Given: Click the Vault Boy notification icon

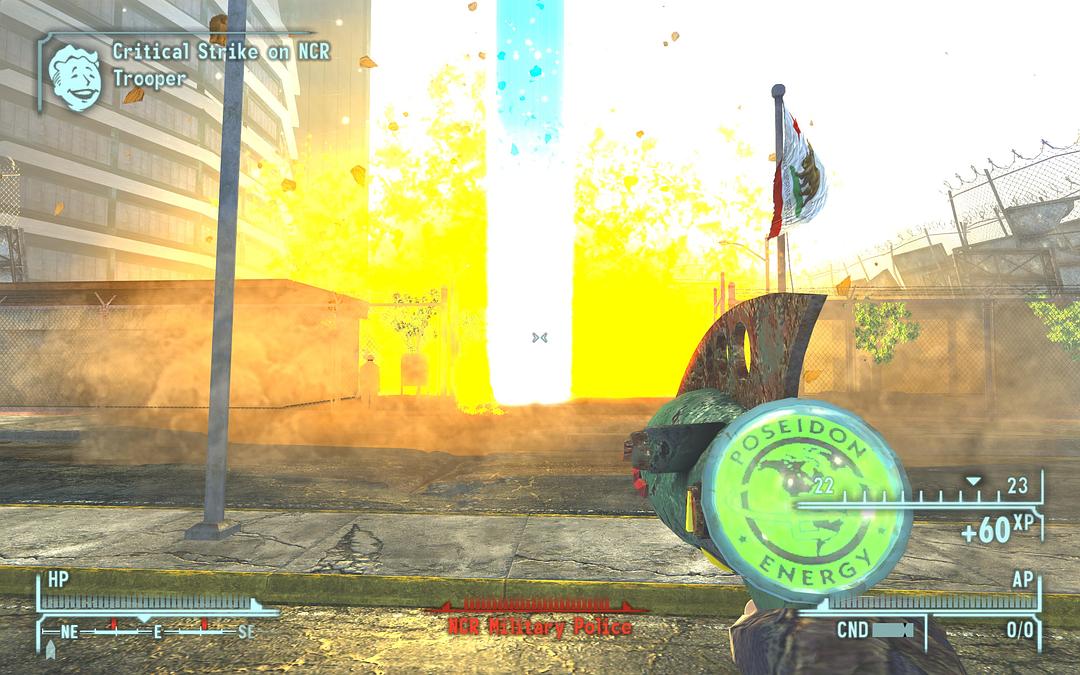Looking at the screenshot, I should pos(75,75).
